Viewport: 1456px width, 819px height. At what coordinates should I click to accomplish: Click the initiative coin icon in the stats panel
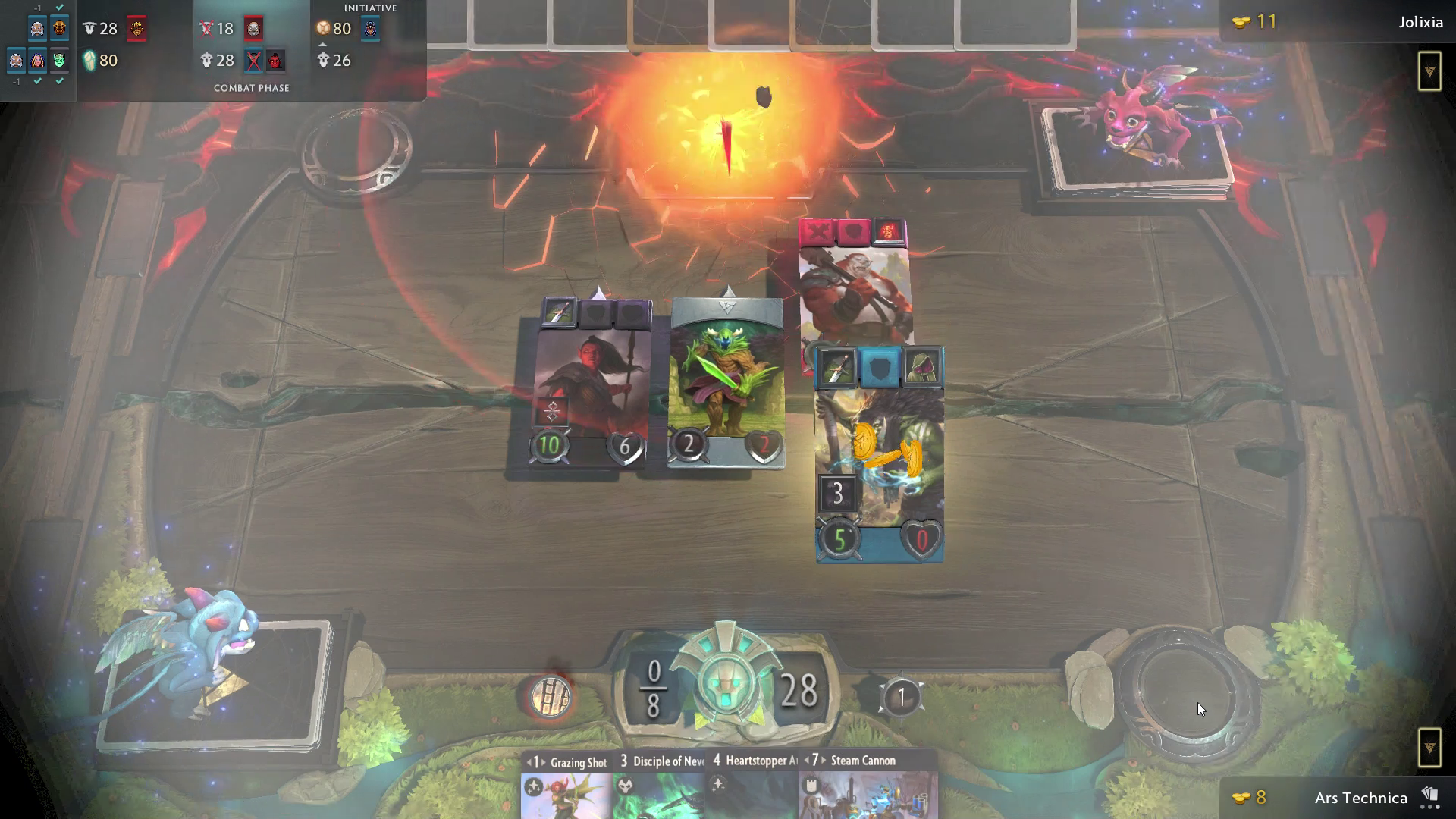(x=322, y=29)
